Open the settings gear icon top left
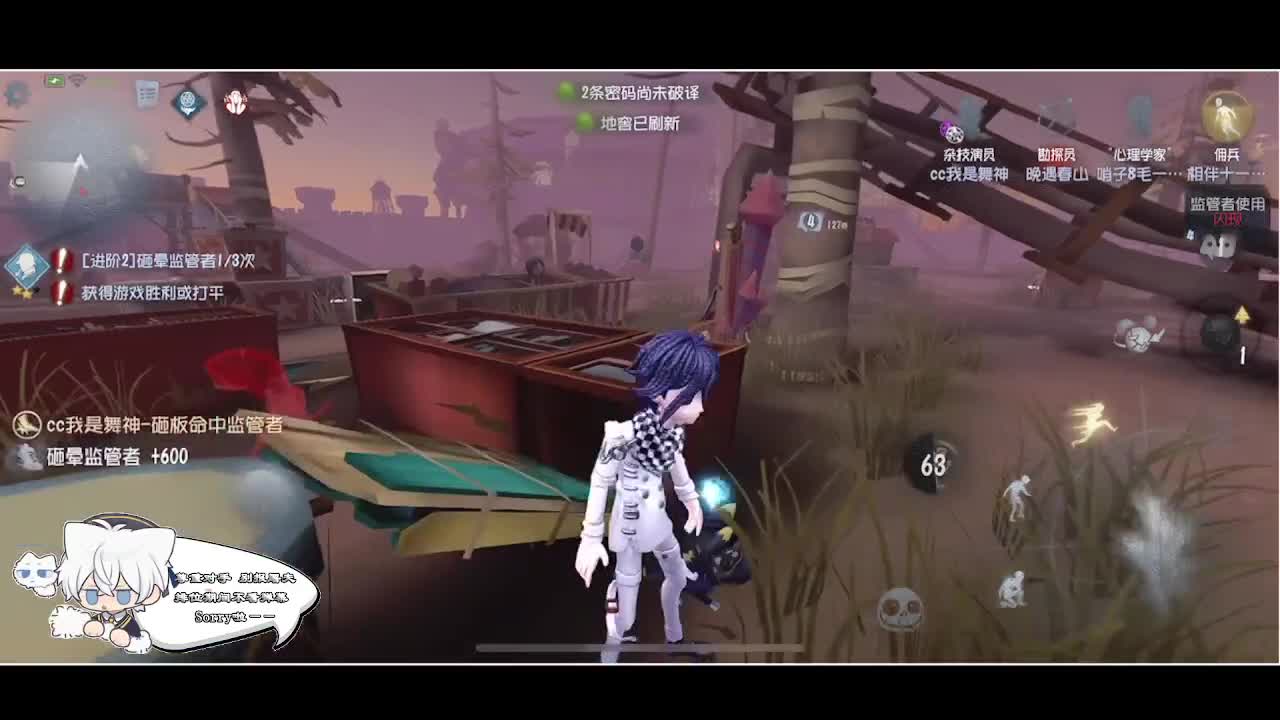 point(14,95)
